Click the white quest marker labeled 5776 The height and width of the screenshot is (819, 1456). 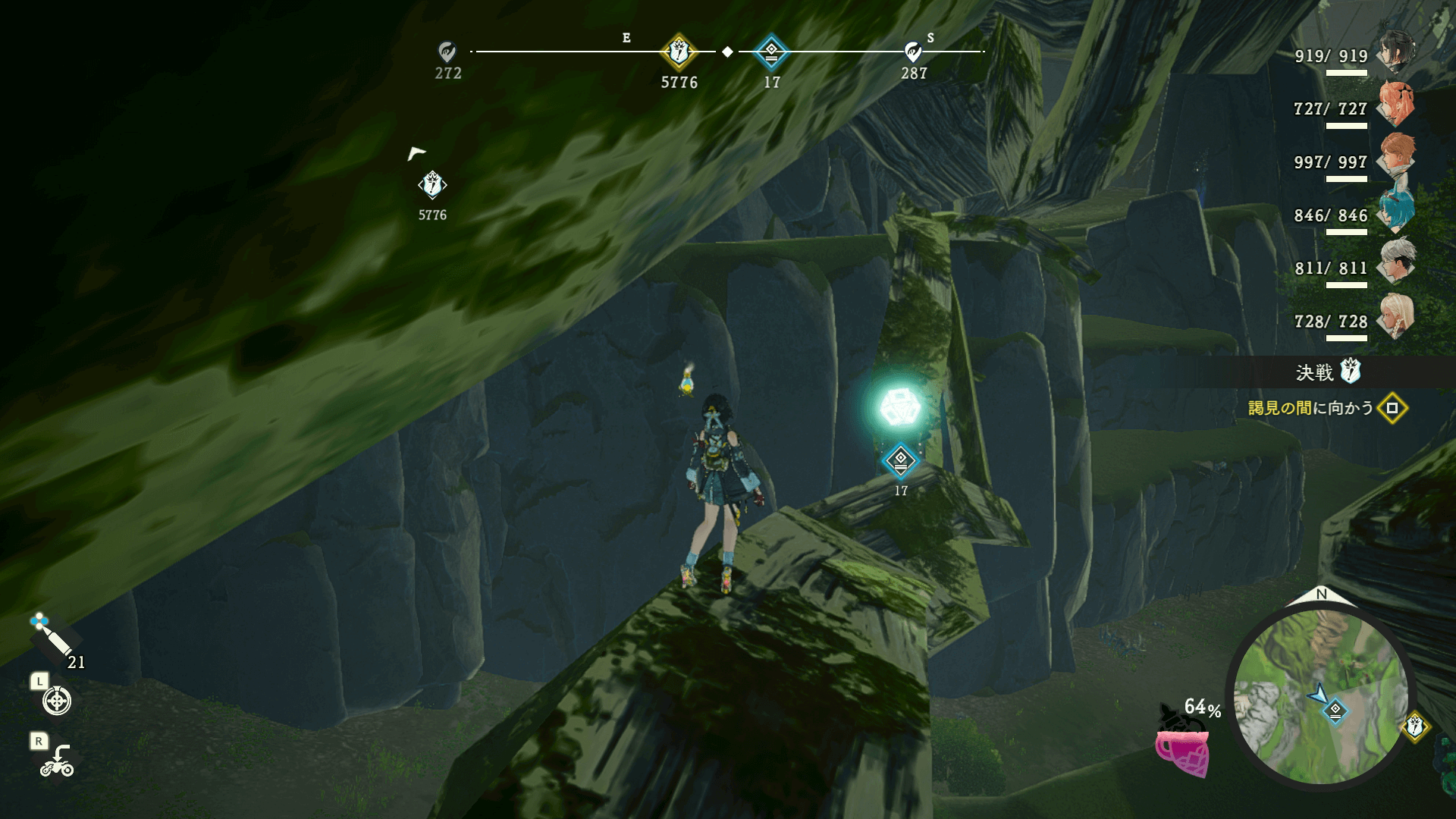click(432, 185)
